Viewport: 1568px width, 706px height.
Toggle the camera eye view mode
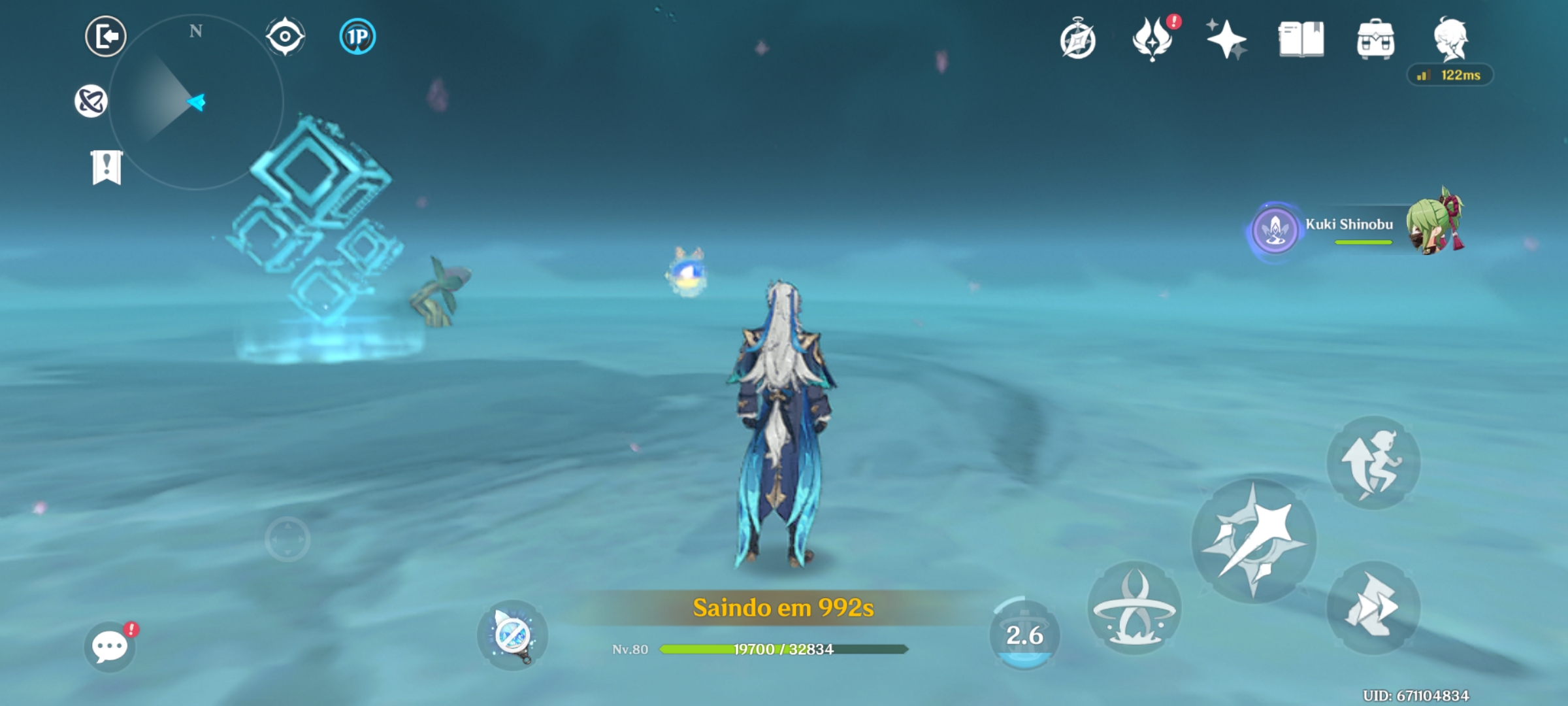coord(286,37)
